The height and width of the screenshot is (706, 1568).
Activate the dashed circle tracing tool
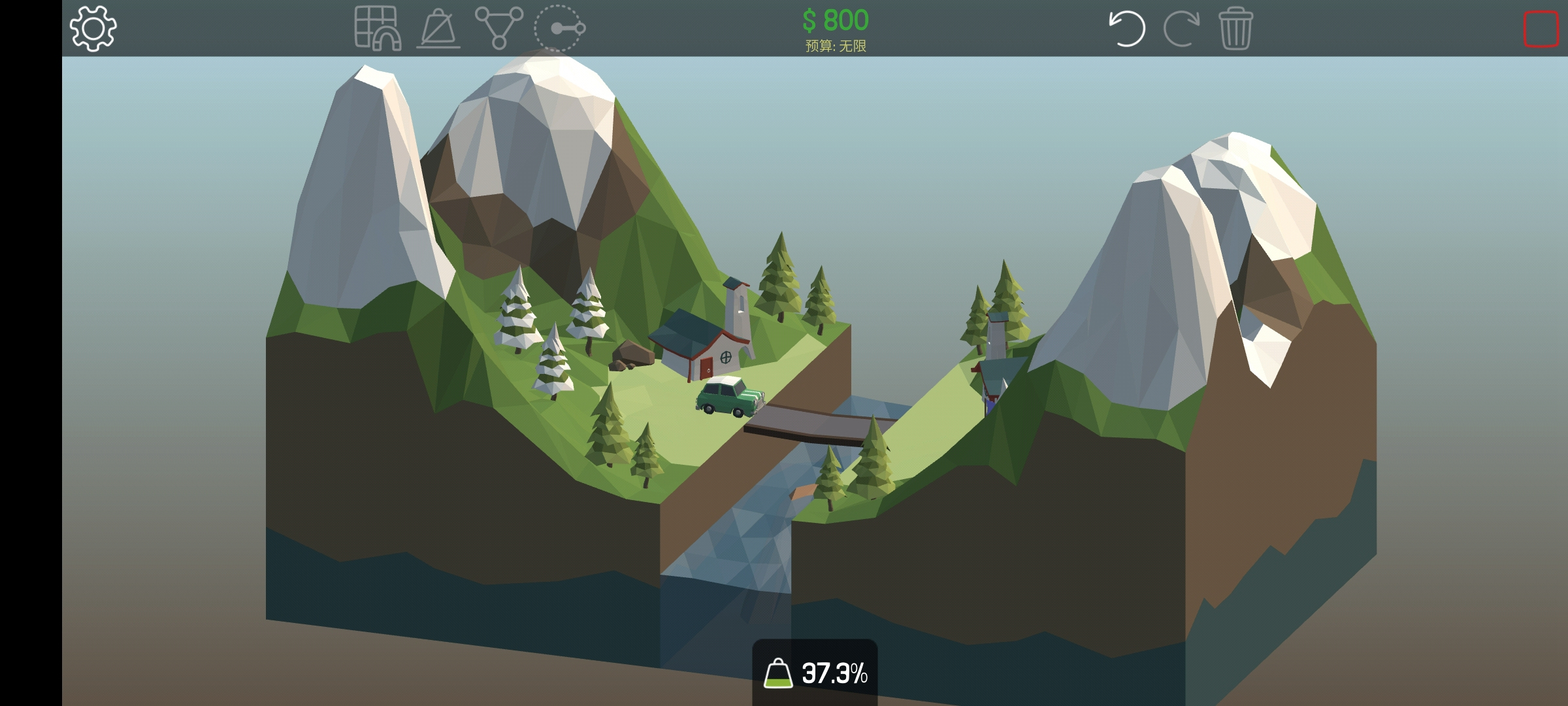coord(559,28)
